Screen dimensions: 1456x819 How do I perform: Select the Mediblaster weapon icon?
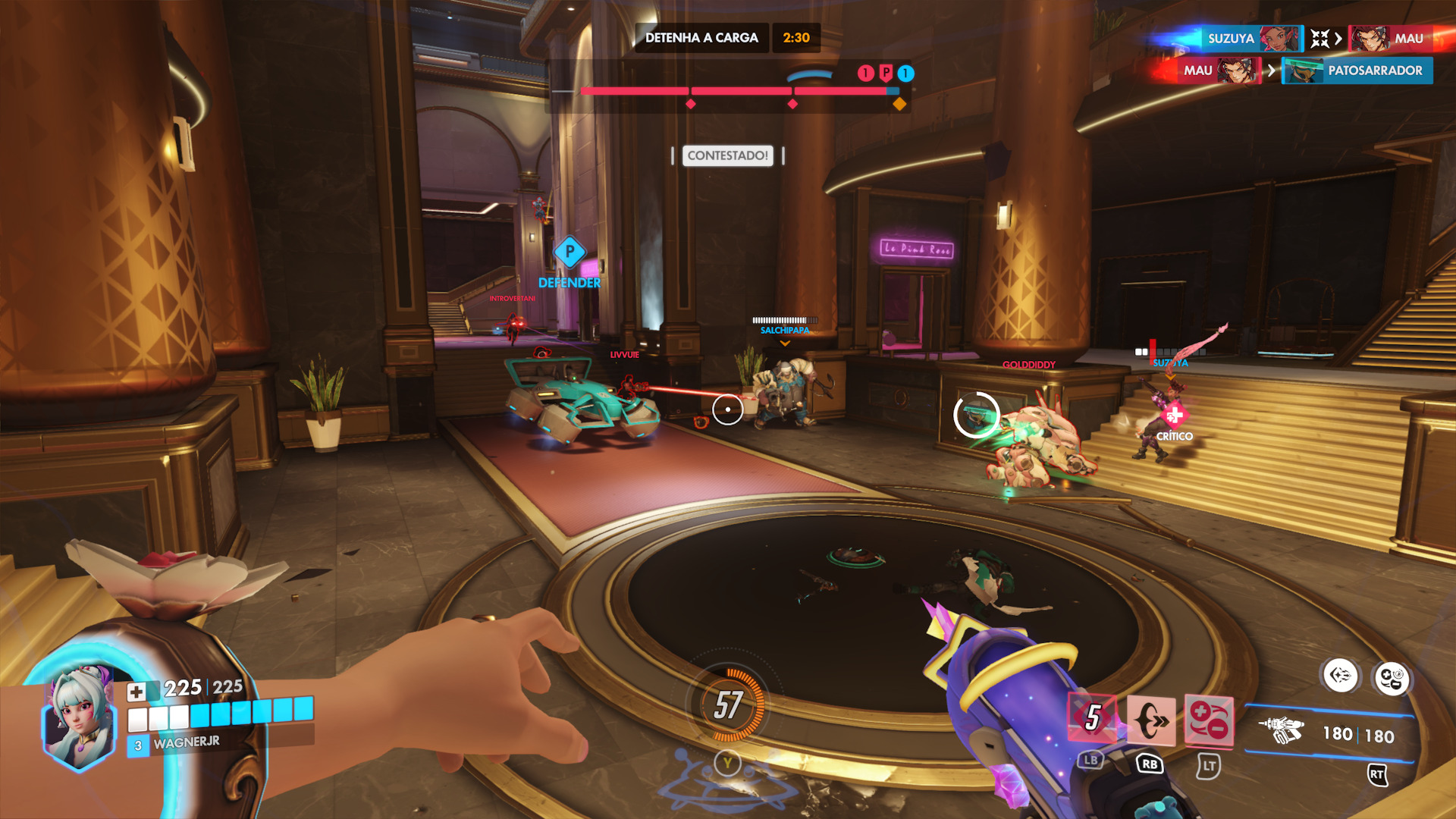[x=1282, y=731]
